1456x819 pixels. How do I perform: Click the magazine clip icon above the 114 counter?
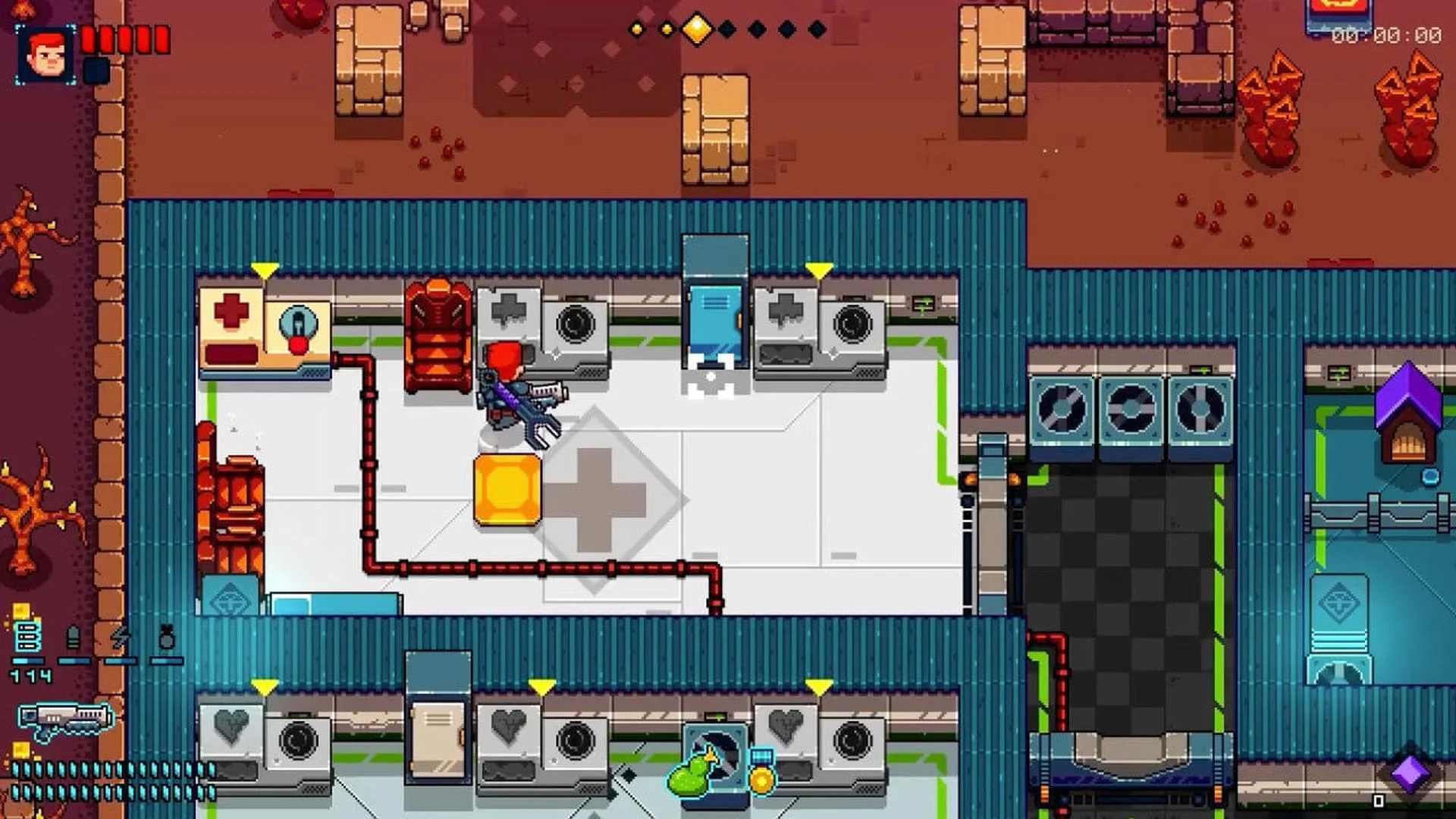tap(27, 637)
